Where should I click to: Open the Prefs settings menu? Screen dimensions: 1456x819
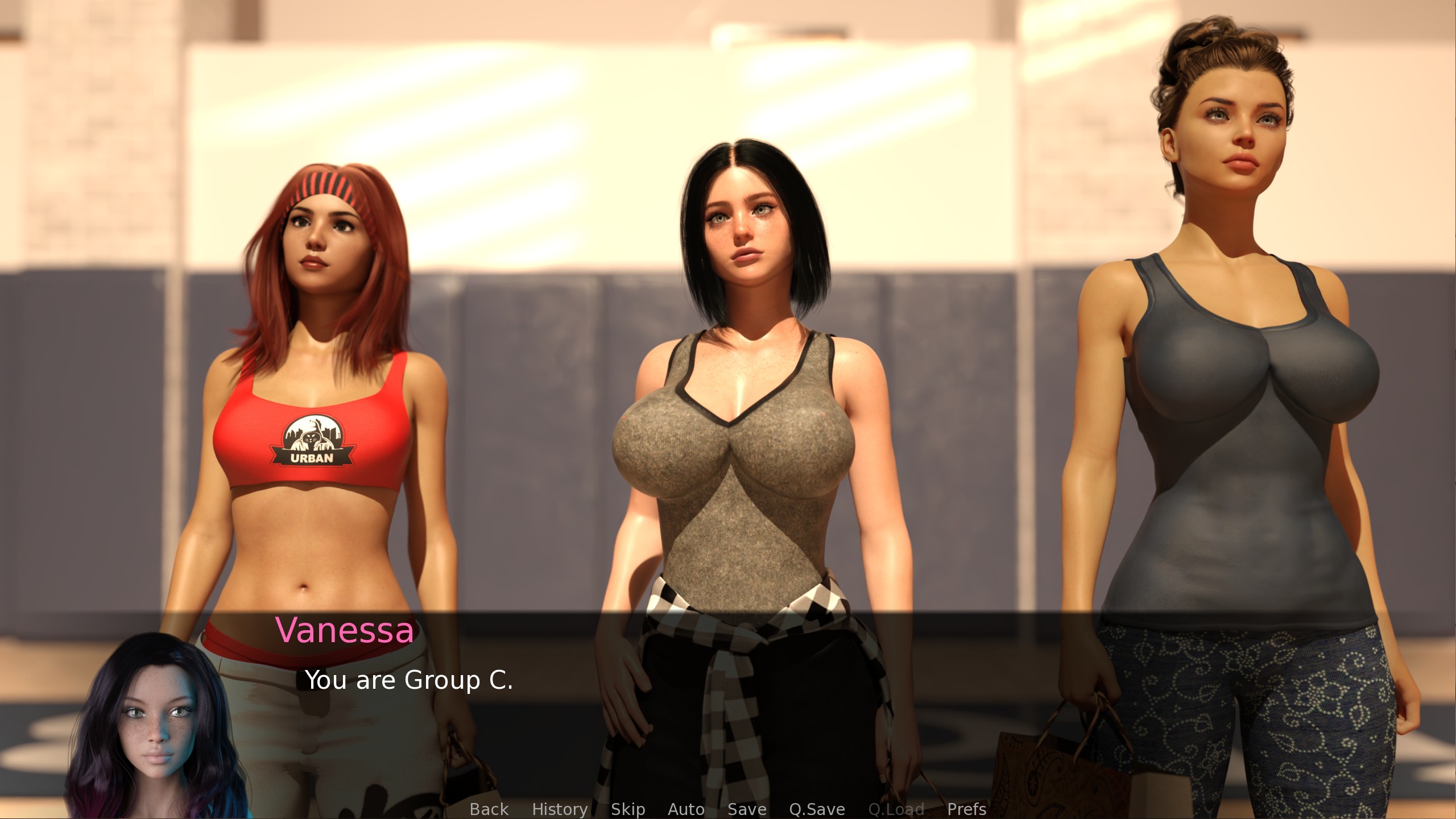tap(966, 809)
